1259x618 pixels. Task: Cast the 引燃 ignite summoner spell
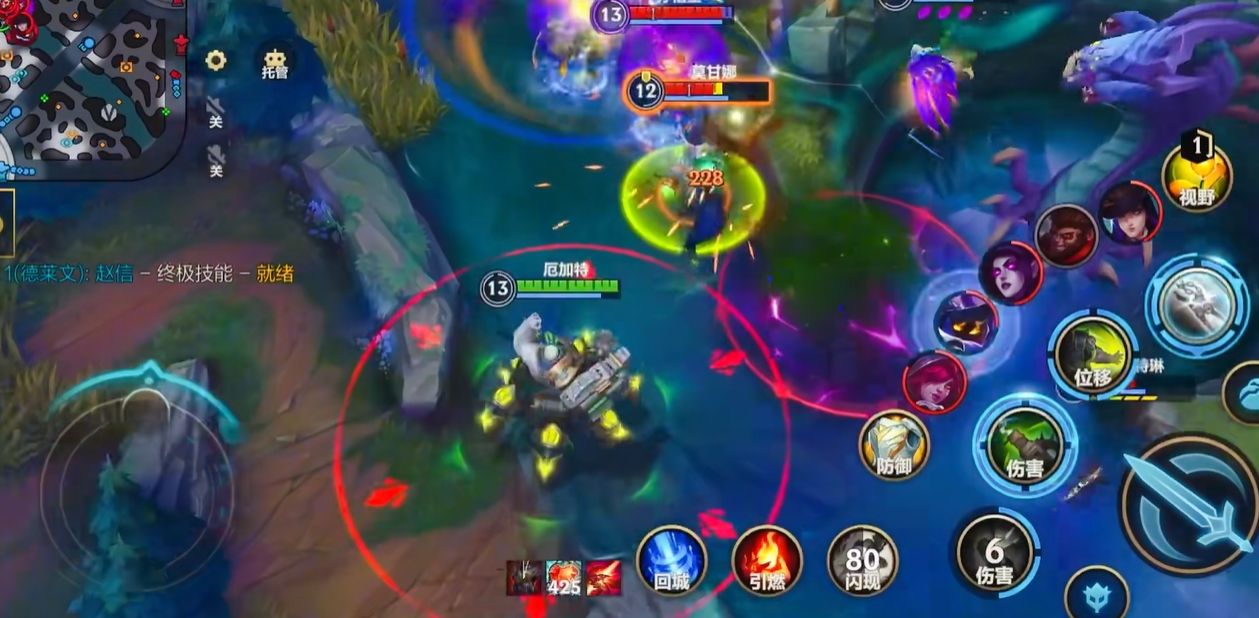[767, 560]
